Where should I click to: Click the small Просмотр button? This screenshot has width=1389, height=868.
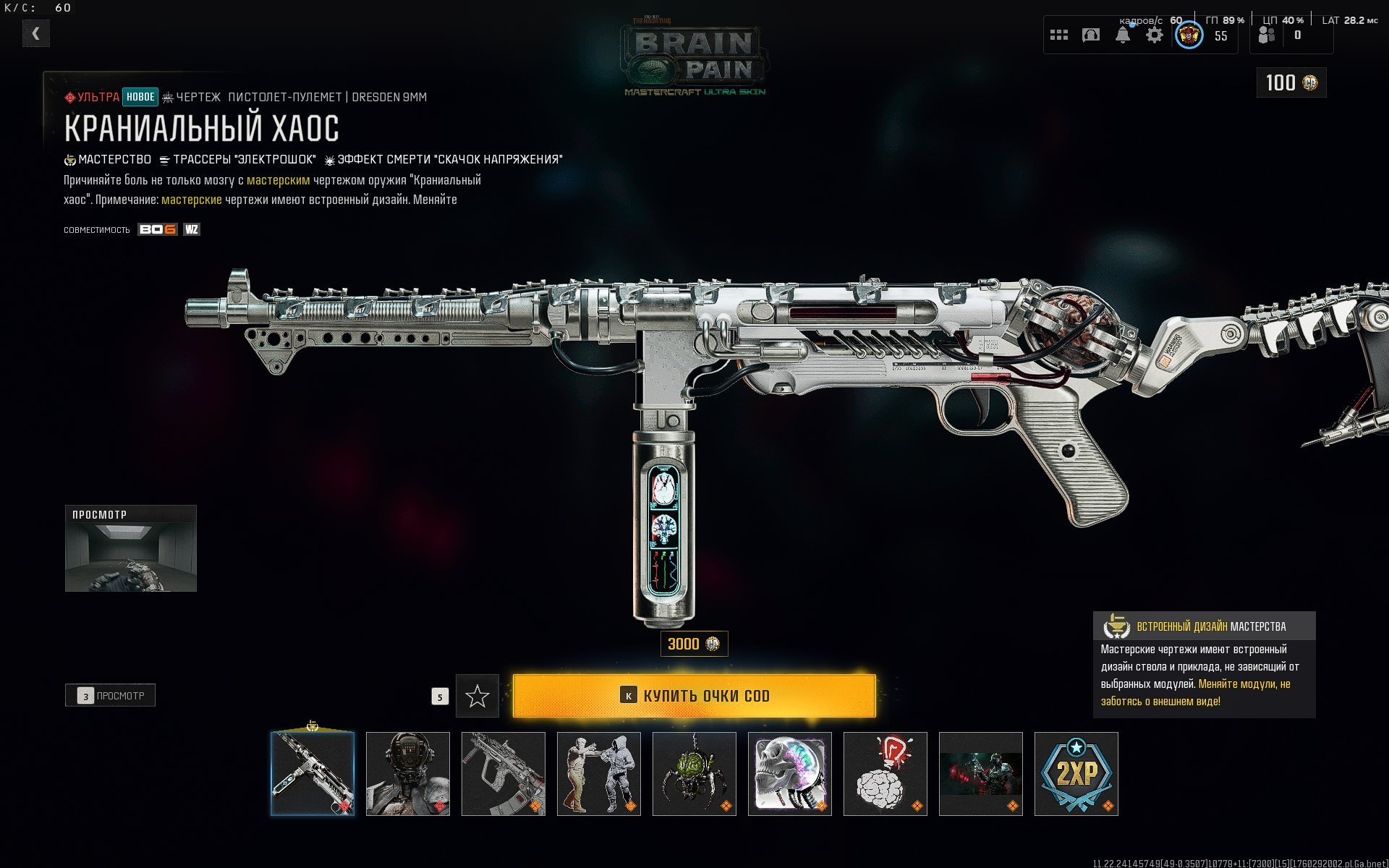pos(111,696)
